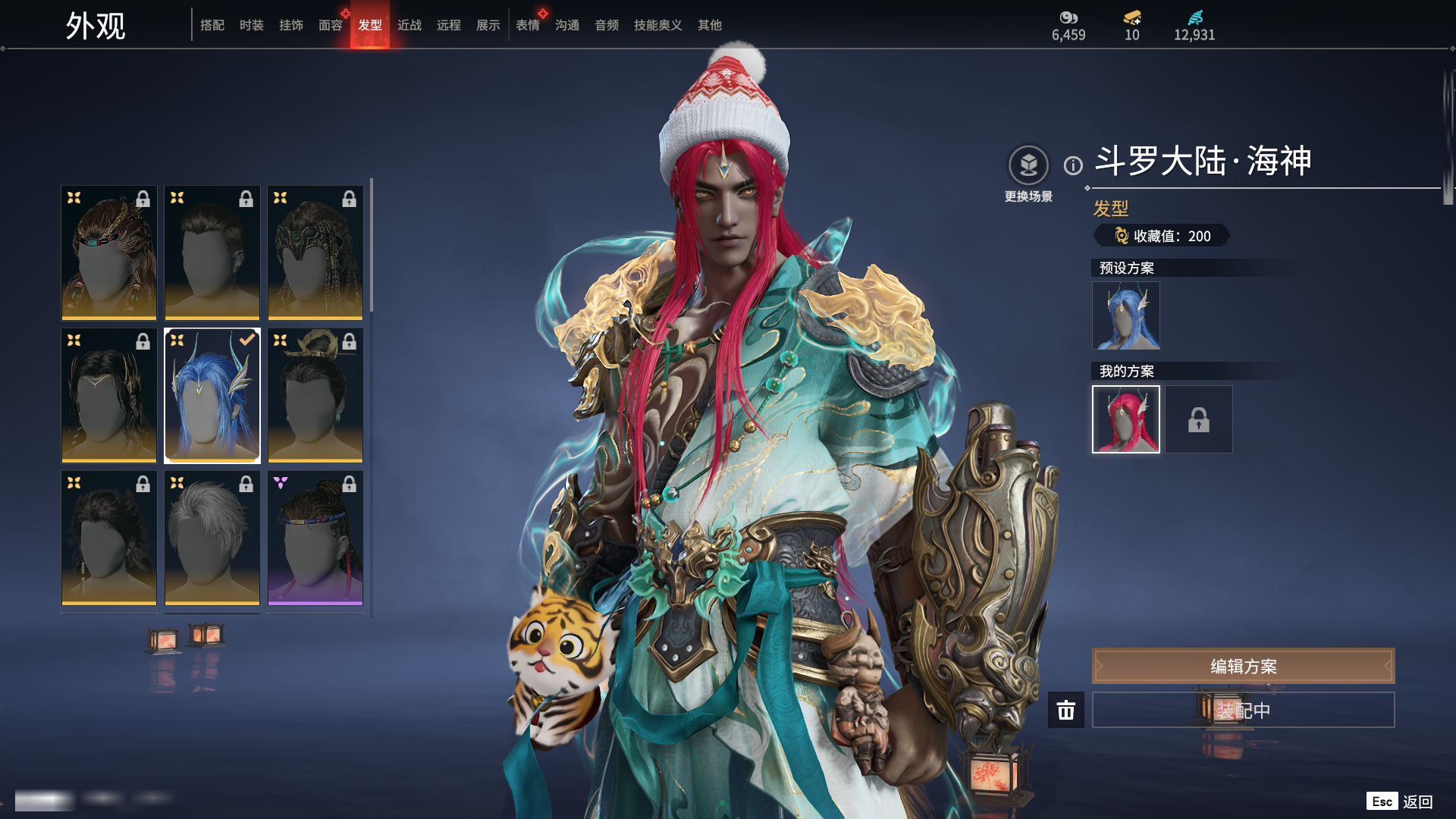The height and width of the screenshot is (819, 1456).
Task: Switch to the 时装 tab
Action: [x=251, y=25]
